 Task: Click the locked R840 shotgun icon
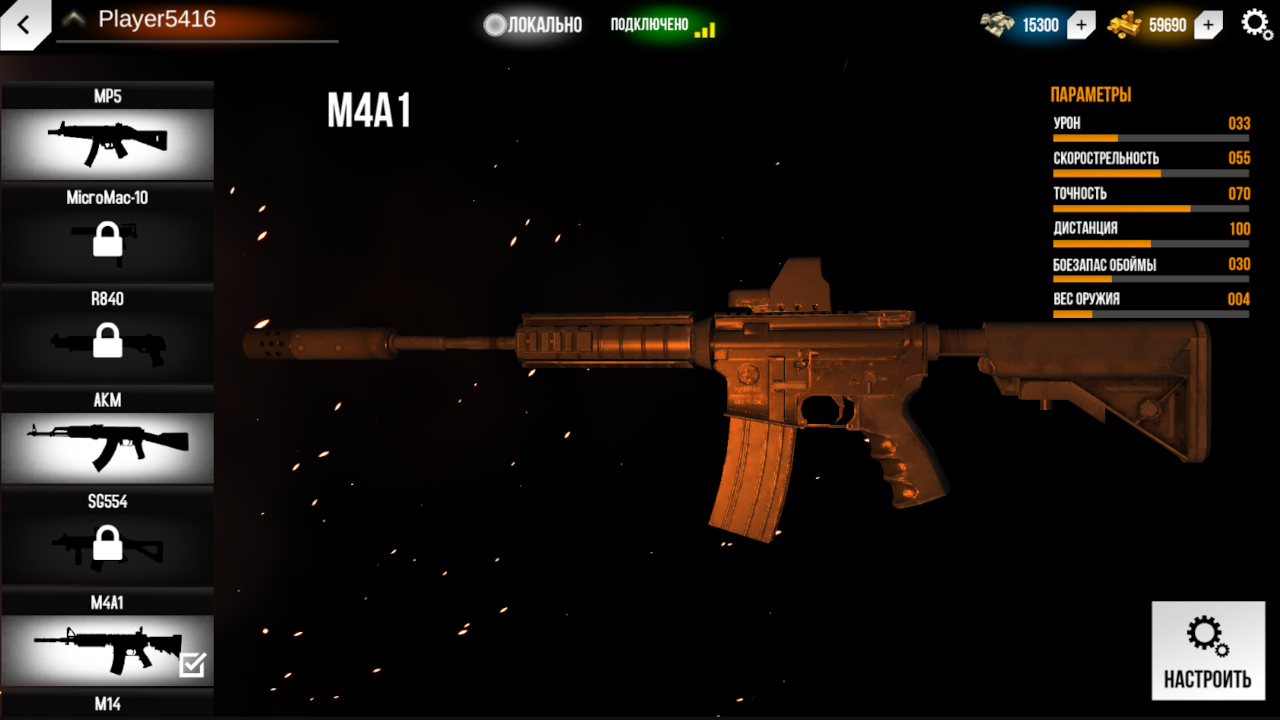[107, 344]
